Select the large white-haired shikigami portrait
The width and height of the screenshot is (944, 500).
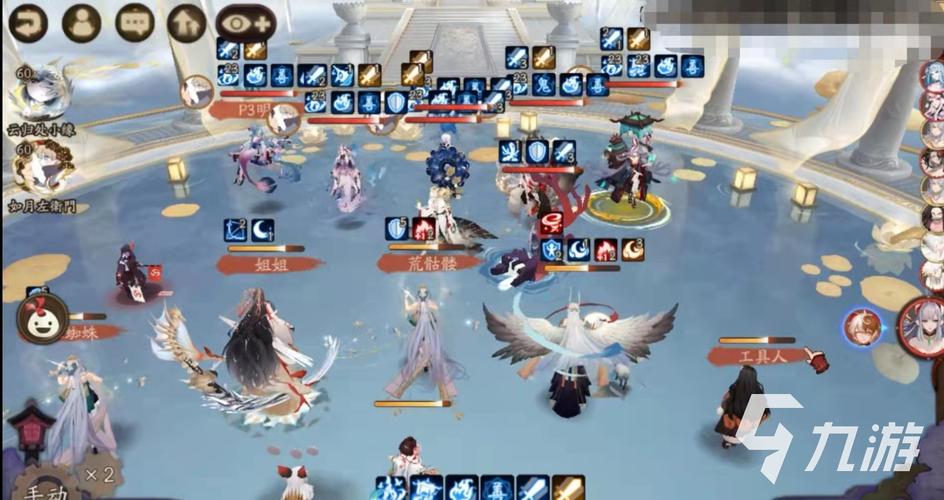pyautogui.click(x=924, y=327)
